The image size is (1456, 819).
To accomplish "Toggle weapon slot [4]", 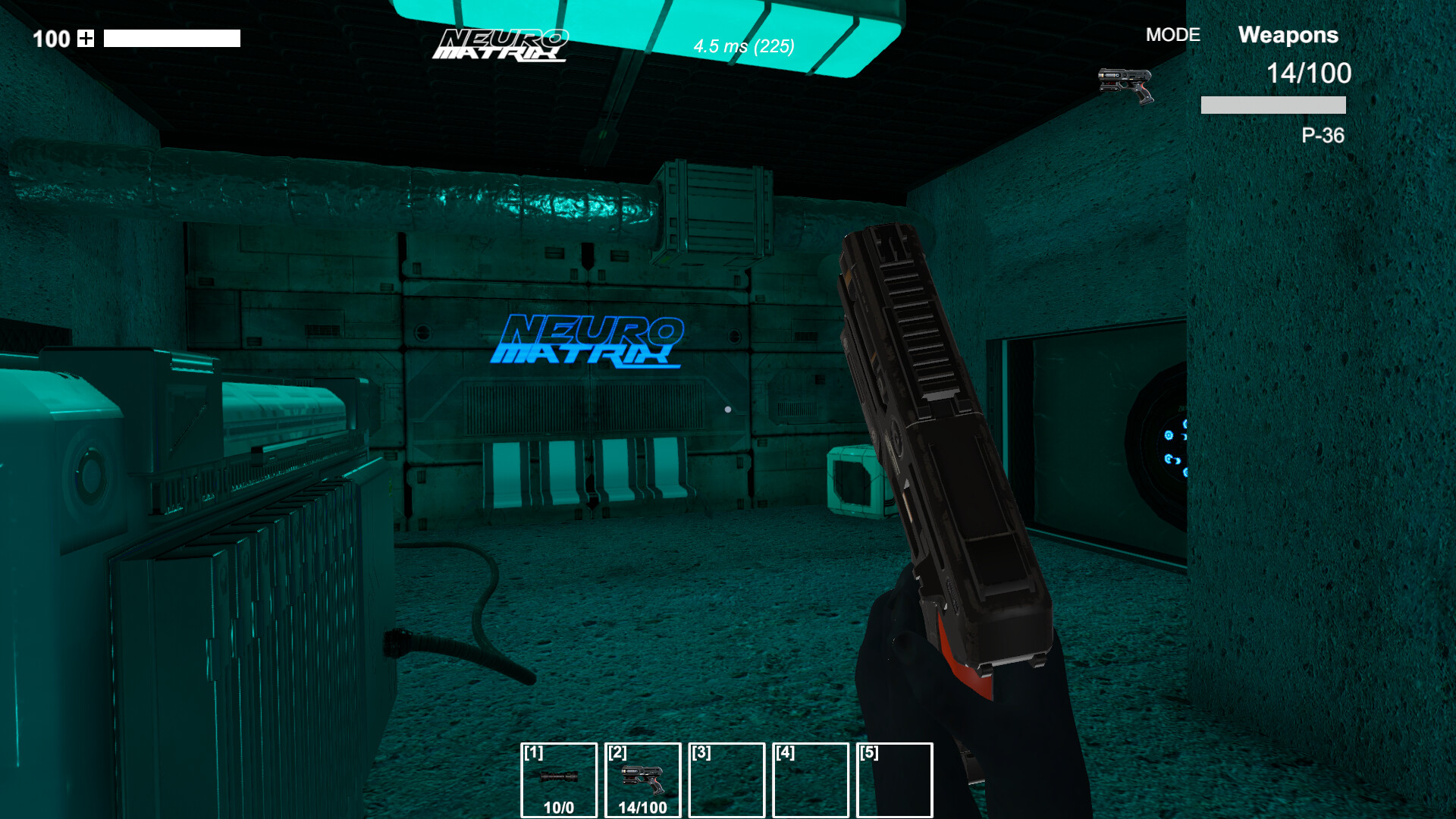I will click(810, 780).
